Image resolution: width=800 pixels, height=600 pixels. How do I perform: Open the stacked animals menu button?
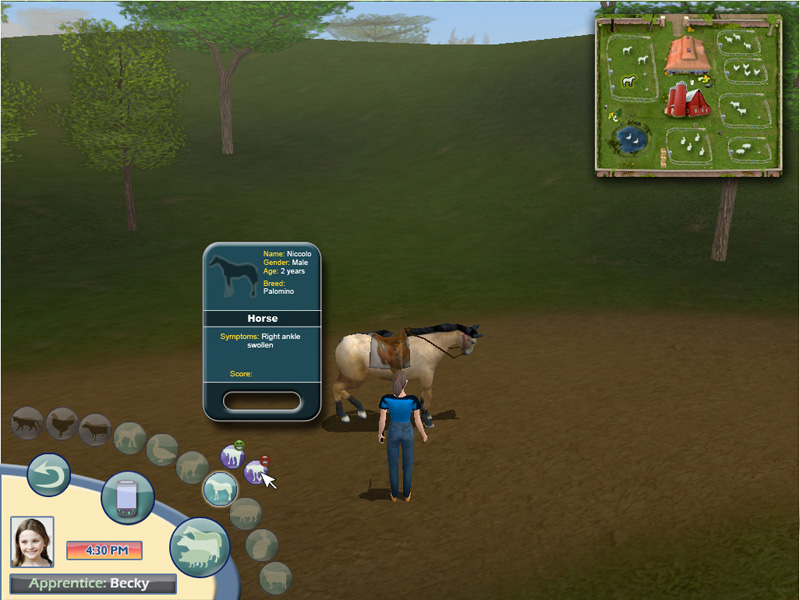click(200, 546)
